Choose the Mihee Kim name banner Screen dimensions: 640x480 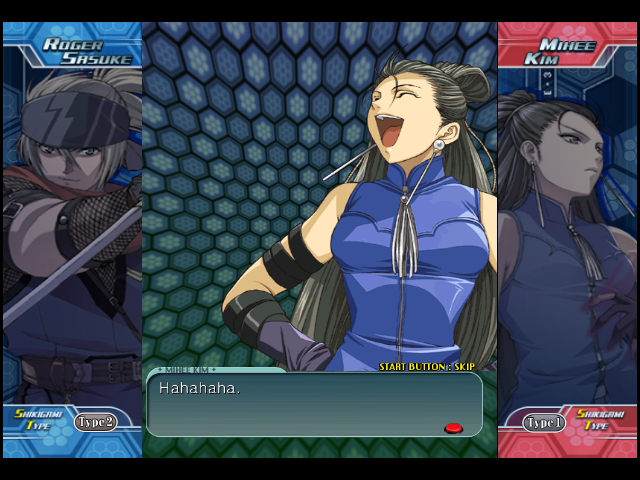click(565, 51)
